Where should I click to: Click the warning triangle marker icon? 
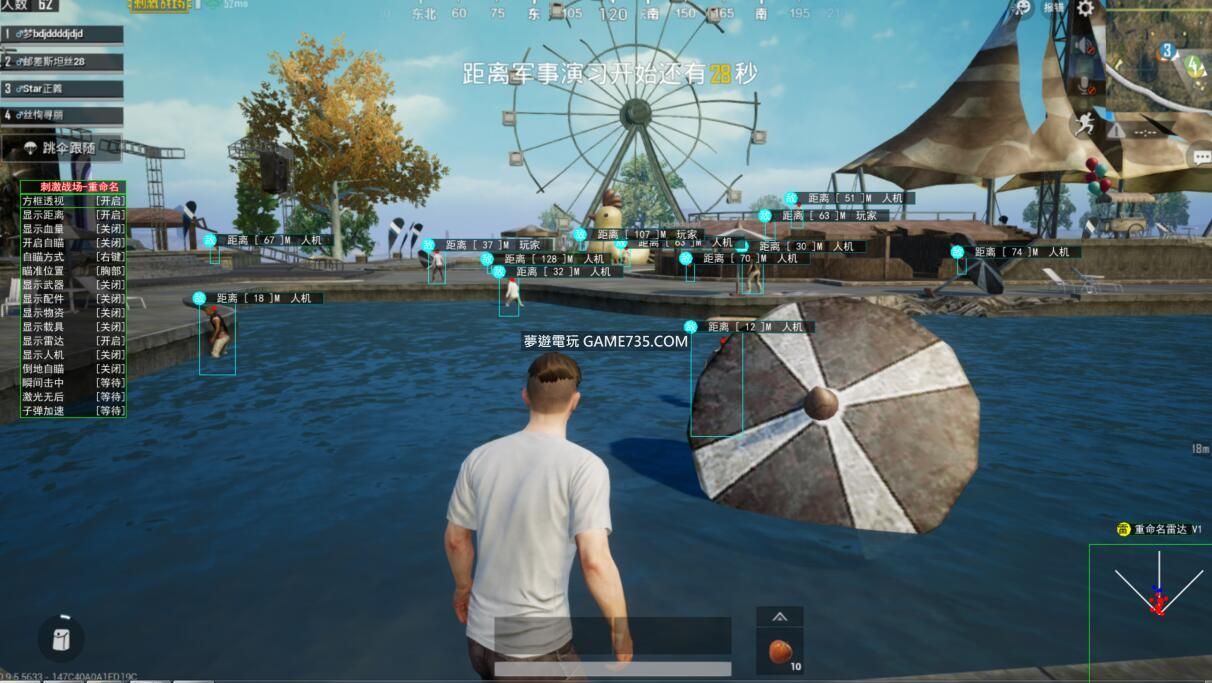[1116, 130]
